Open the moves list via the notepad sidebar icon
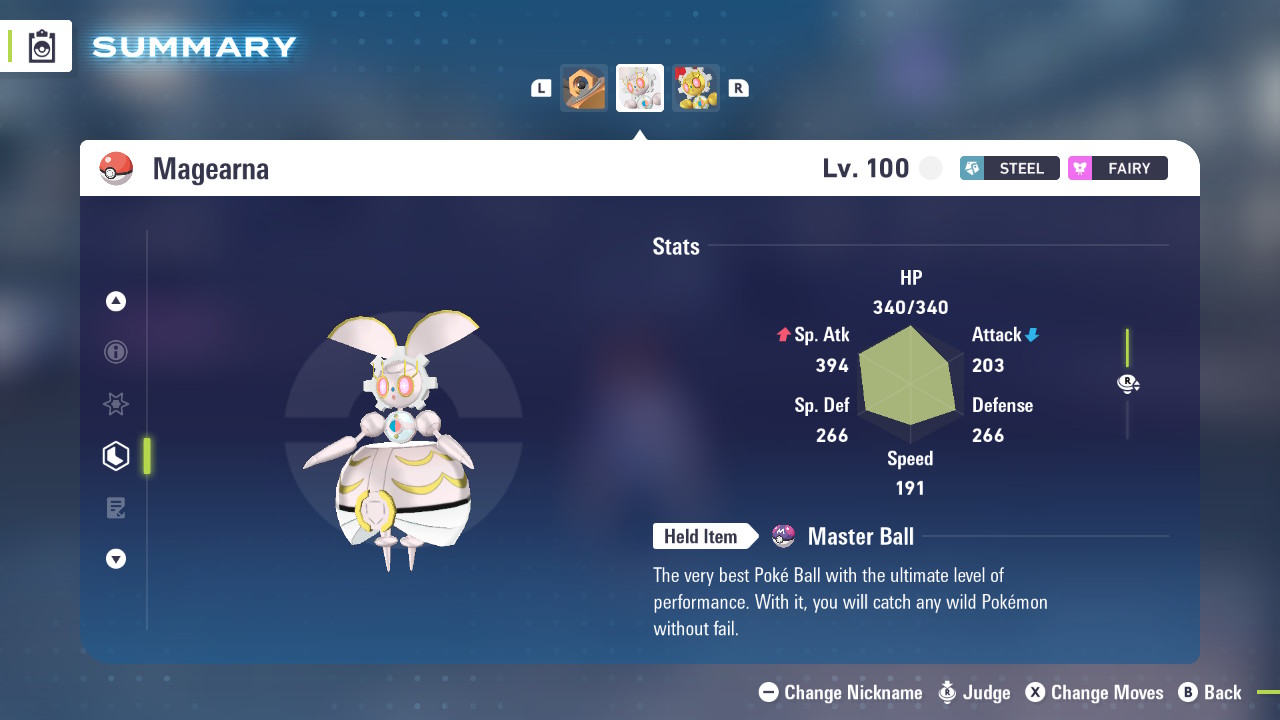 [115, 508]
